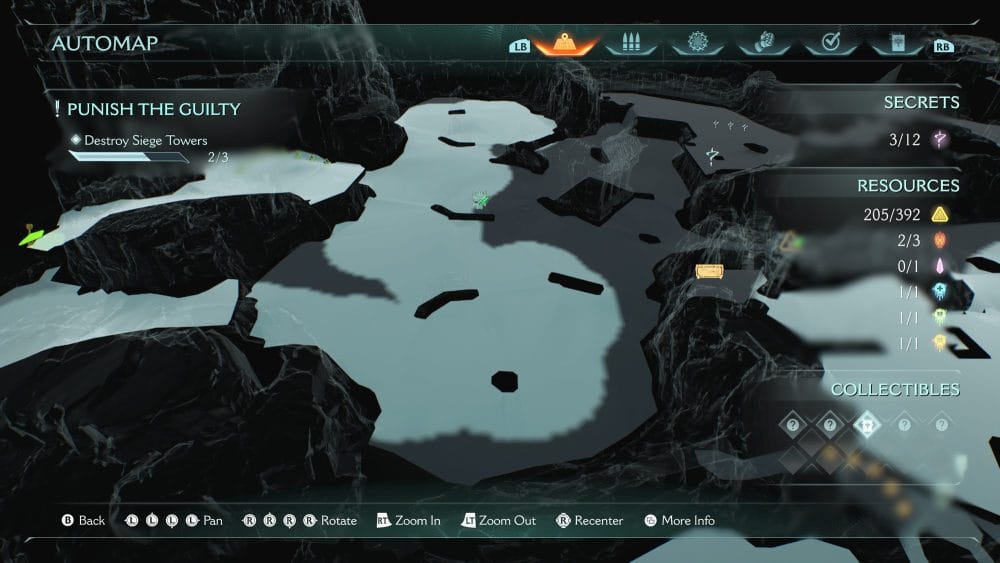
Task: Open the circular sigil tab
Action: tap(696, 44)
